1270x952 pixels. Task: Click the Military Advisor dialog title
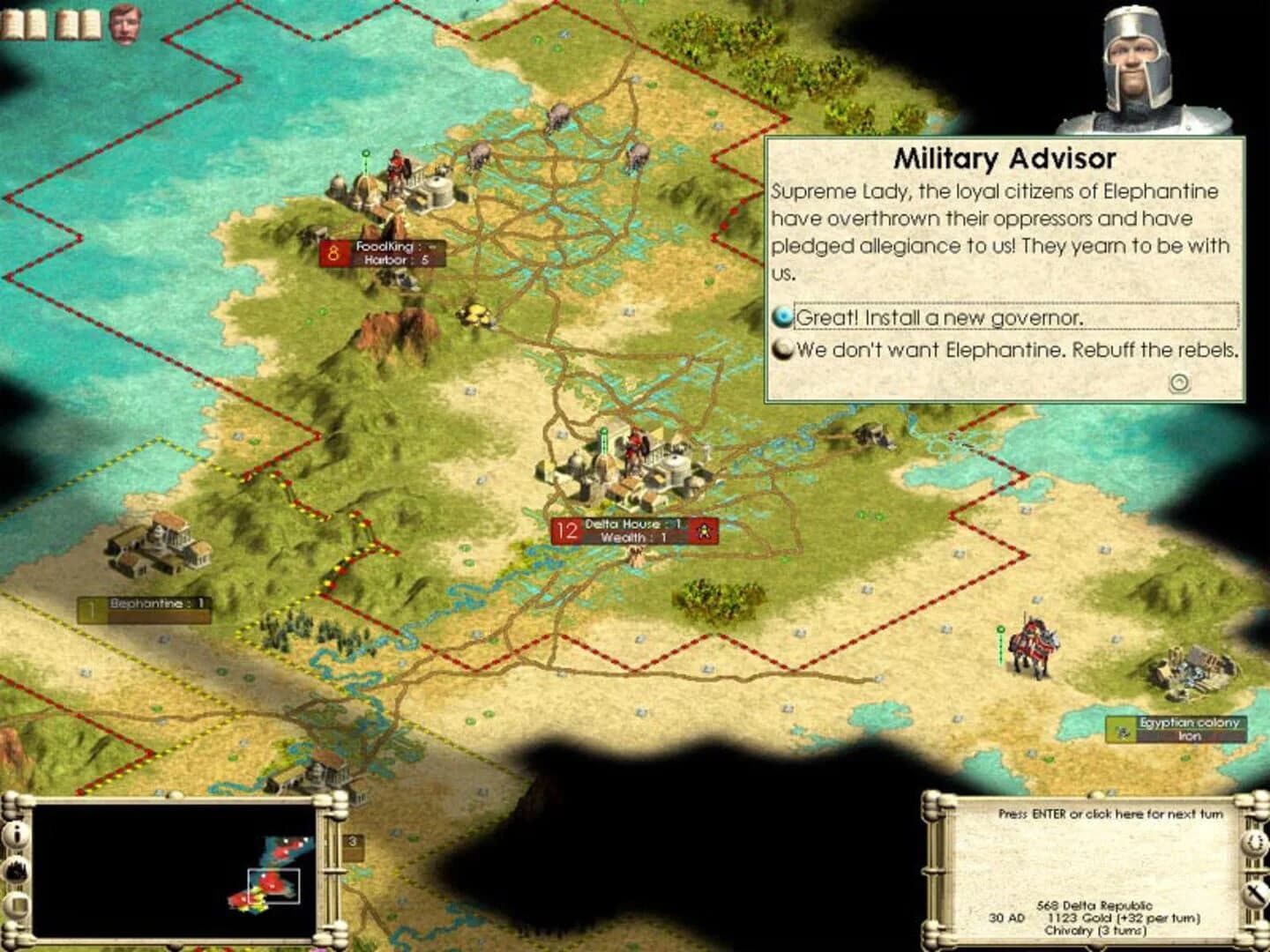[1006, 158]
